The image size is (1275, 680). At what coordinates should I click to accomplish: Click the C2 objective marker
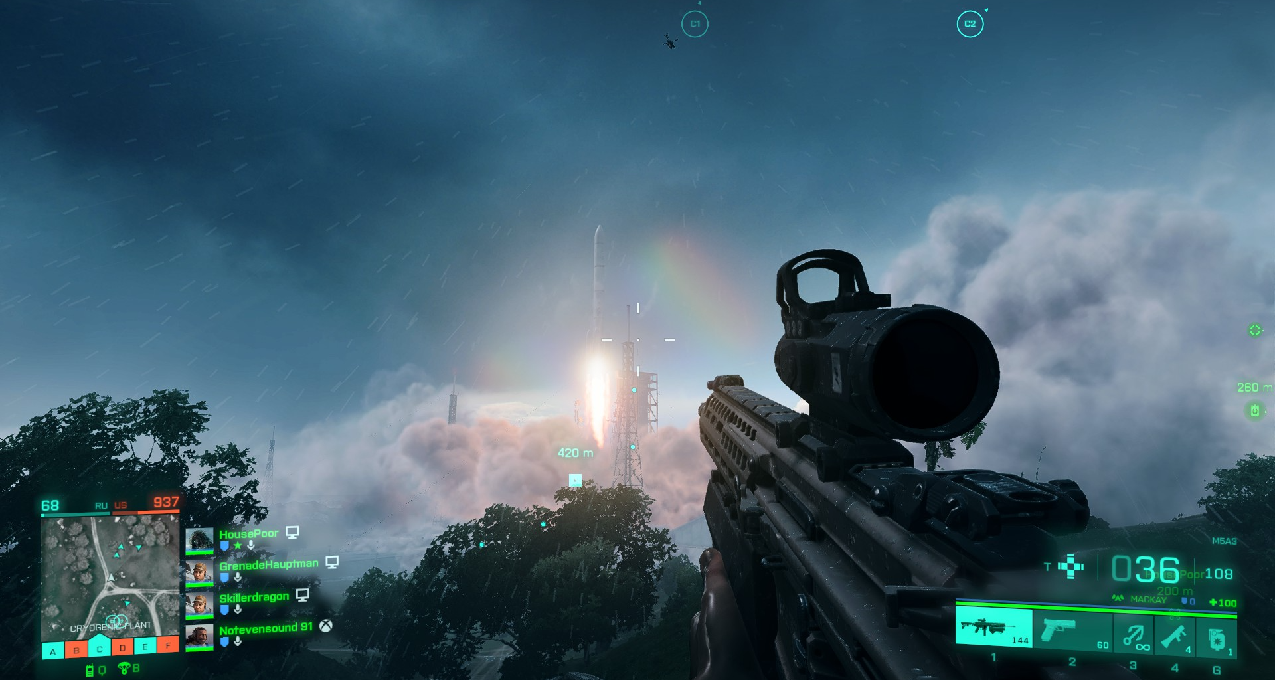click(x=969, y=24)
